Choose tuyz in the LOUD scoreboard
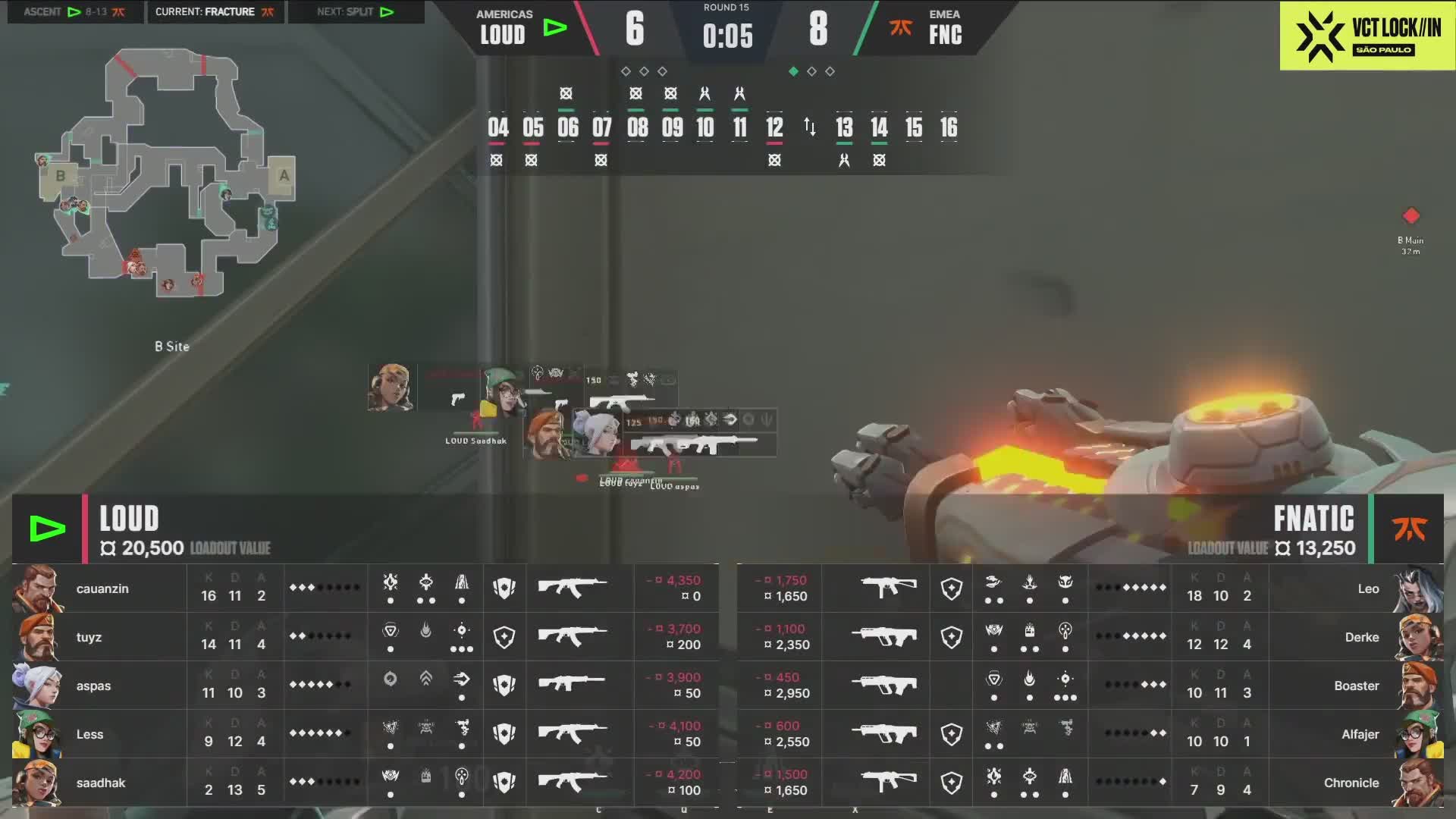The height and width of the screenshot is (819, 1456). pyautogui.click(x=89, y=637)
